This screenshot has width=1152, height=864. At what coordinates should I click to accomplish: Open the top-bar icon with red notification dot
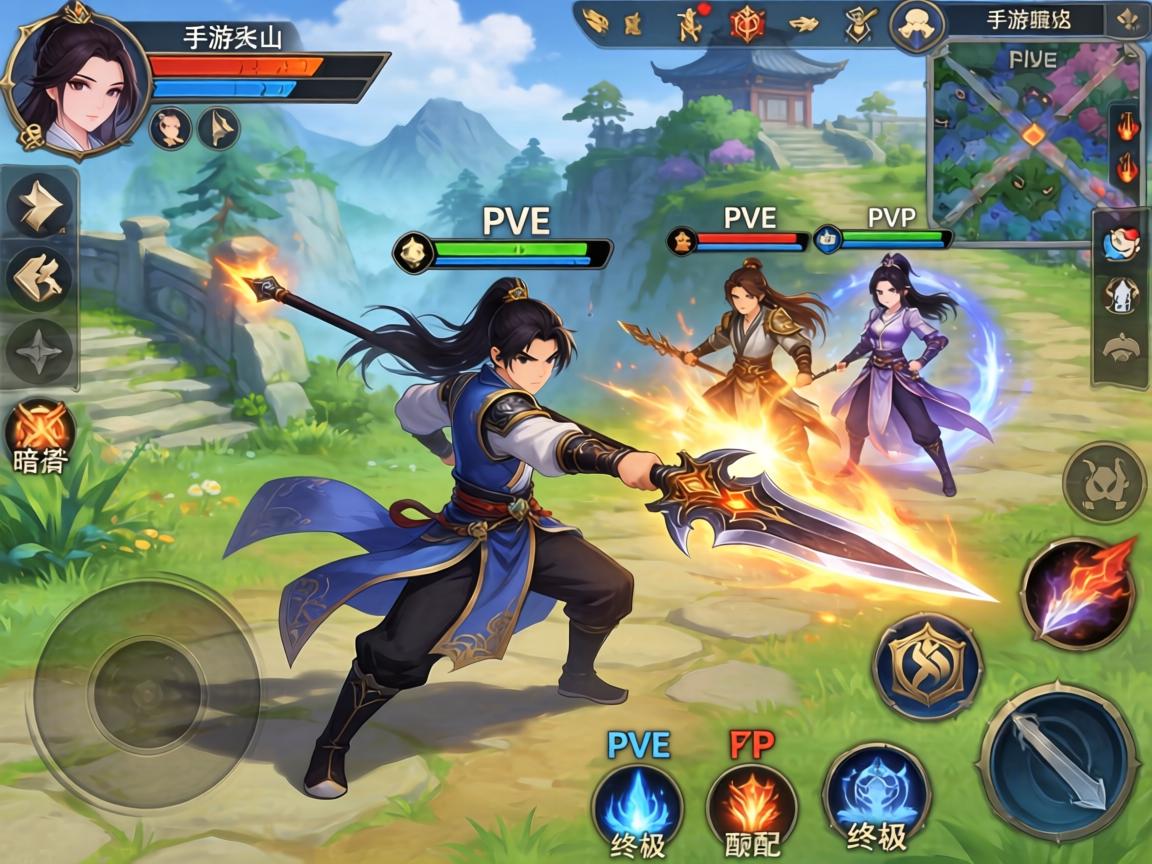690,23
